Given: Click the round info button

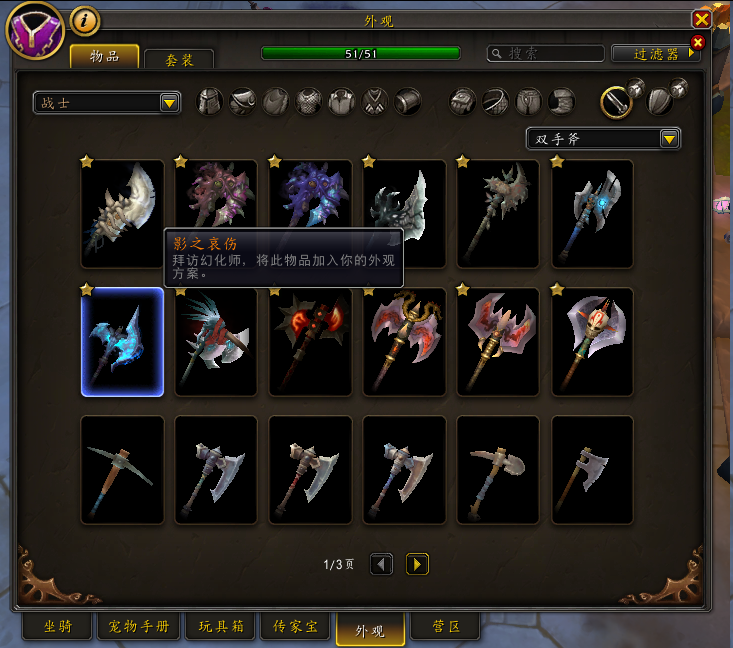Looking at the screenshot, I should [x=85, y=19].
